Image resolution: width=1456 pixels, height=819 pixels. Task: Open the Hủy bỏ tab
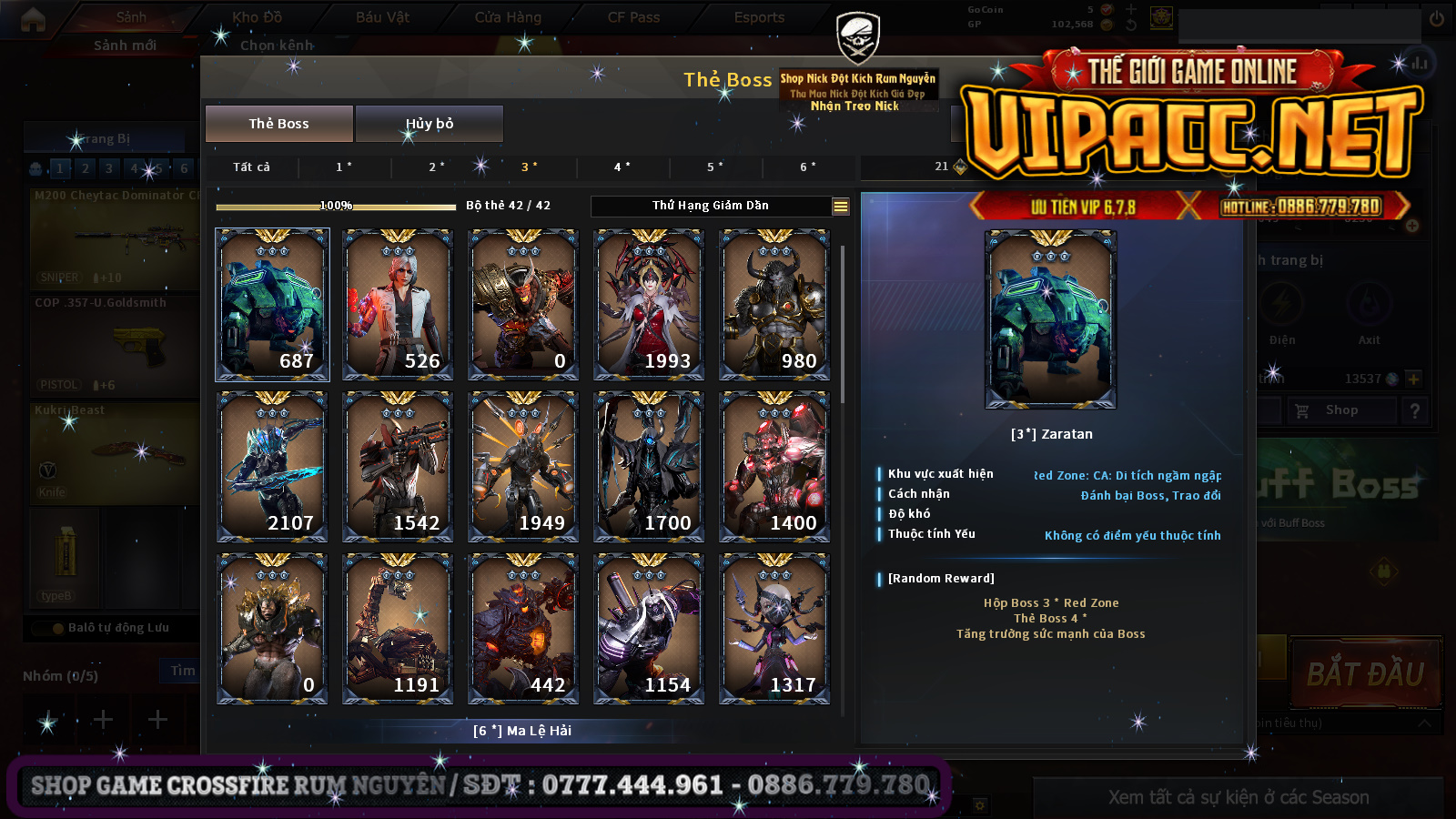click(429, 124)
